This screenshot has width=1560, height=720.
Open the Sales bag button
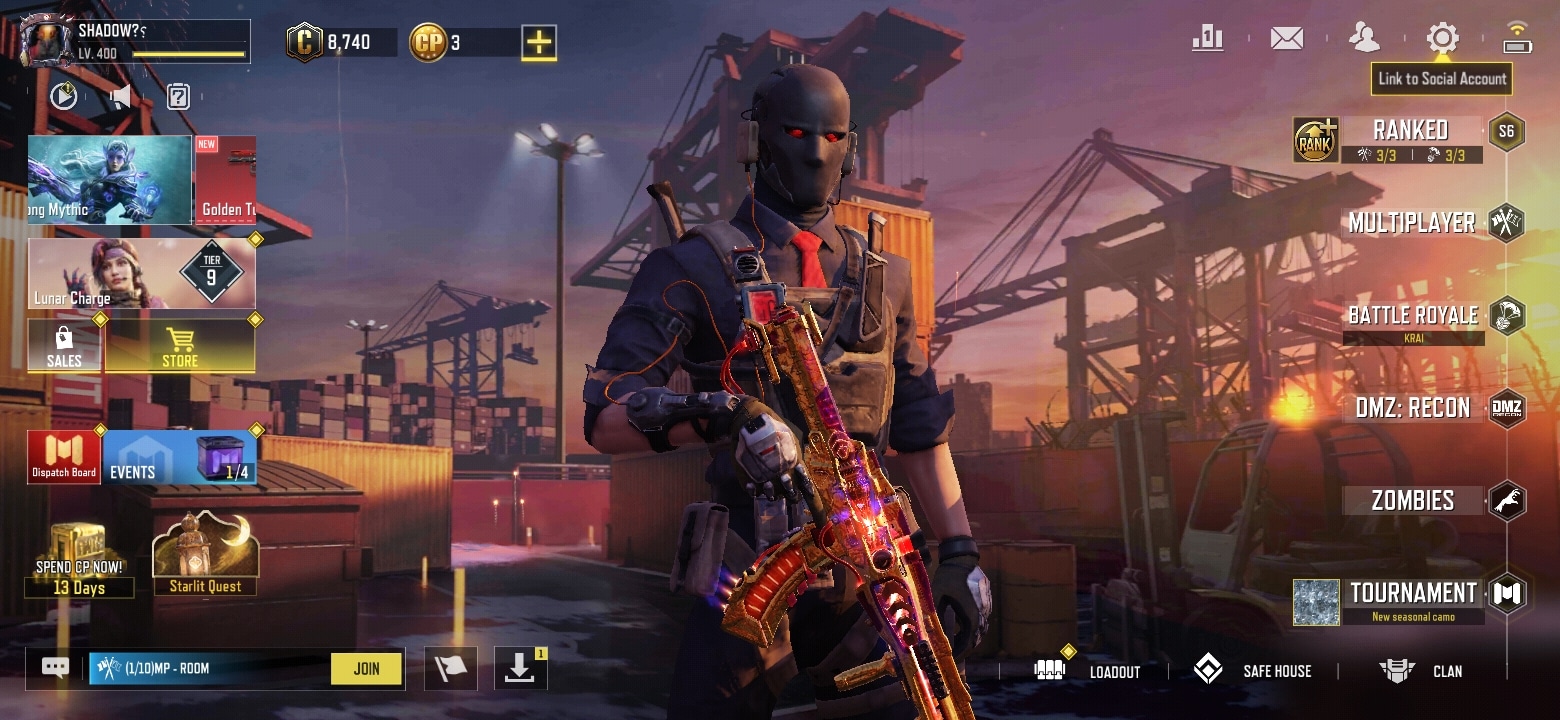coord(64,346)
